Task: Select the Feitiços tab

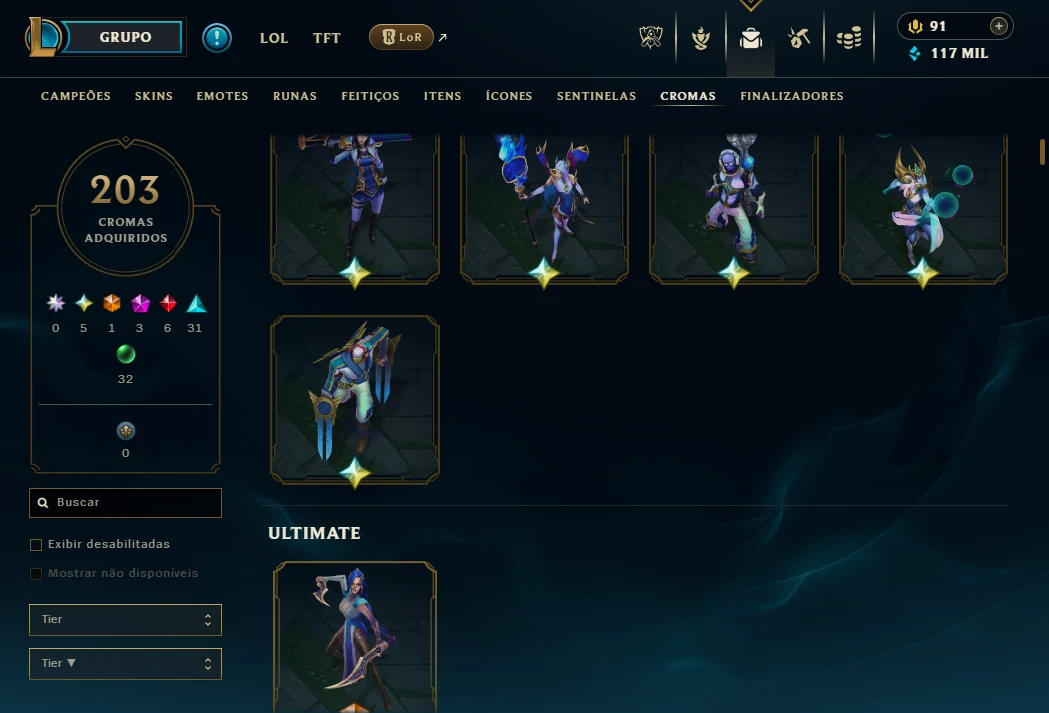Action: [x=370, y=96]
